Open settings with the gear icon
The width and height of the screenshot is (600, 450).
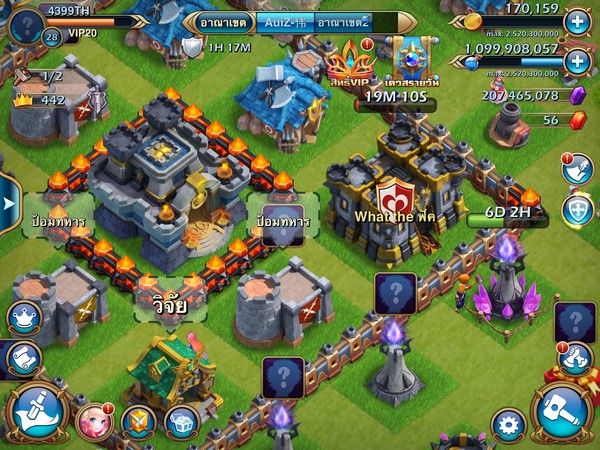click(507, 422)
